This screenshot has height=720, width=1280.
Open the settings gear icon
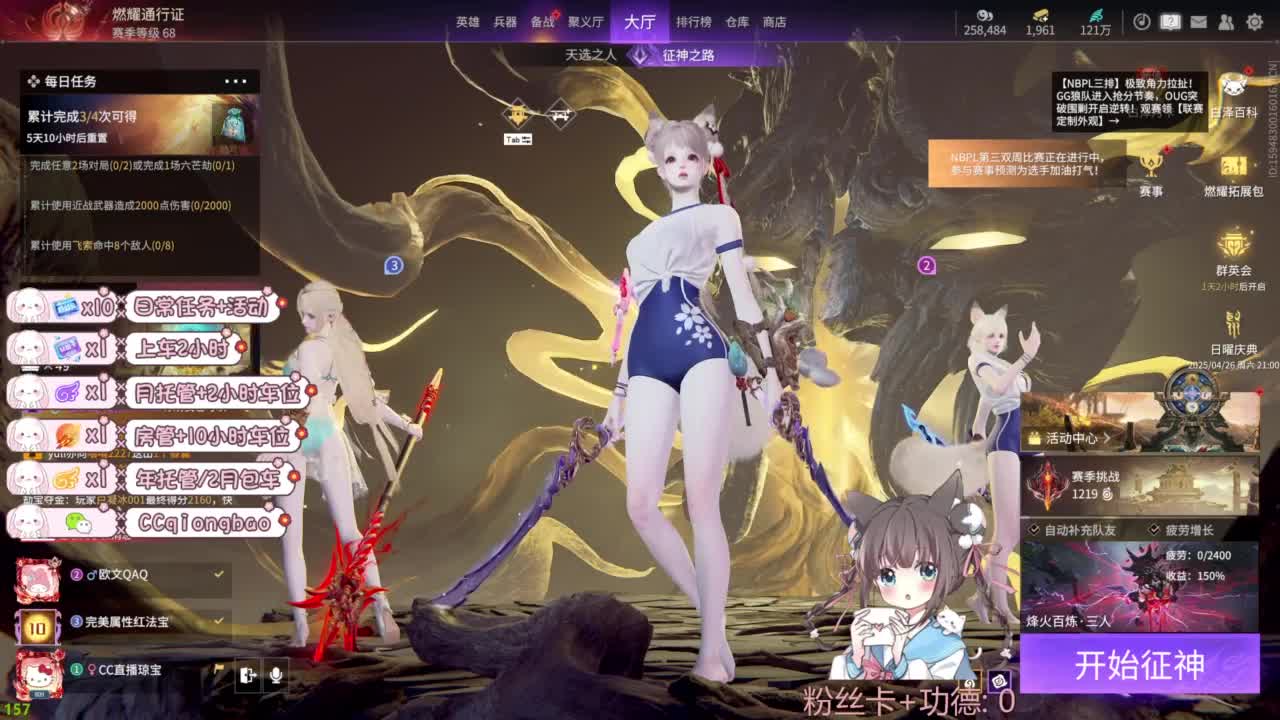(x=1255, y=22)
